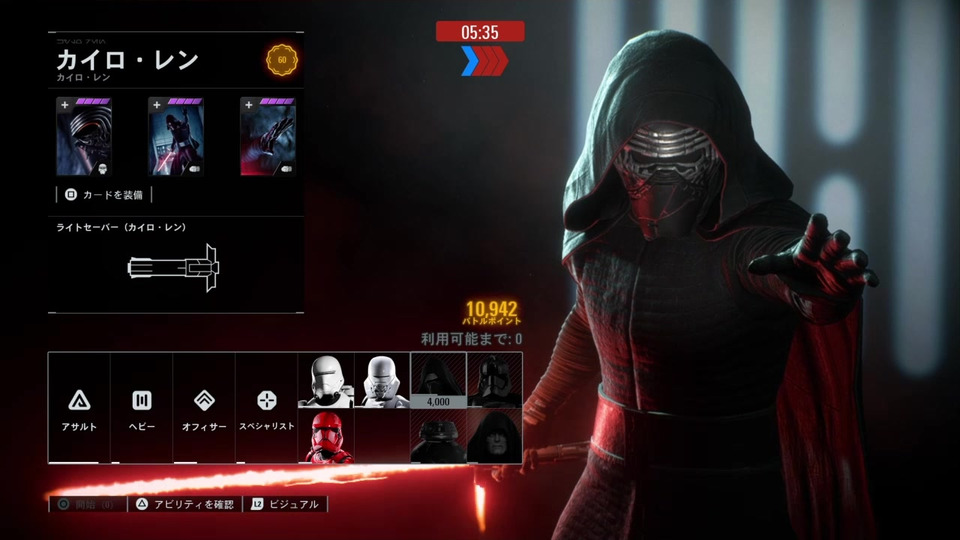Select Kylo Ren hero tile costing 4,000
This screenshot has height=540, width=960.
click(438, 380)
